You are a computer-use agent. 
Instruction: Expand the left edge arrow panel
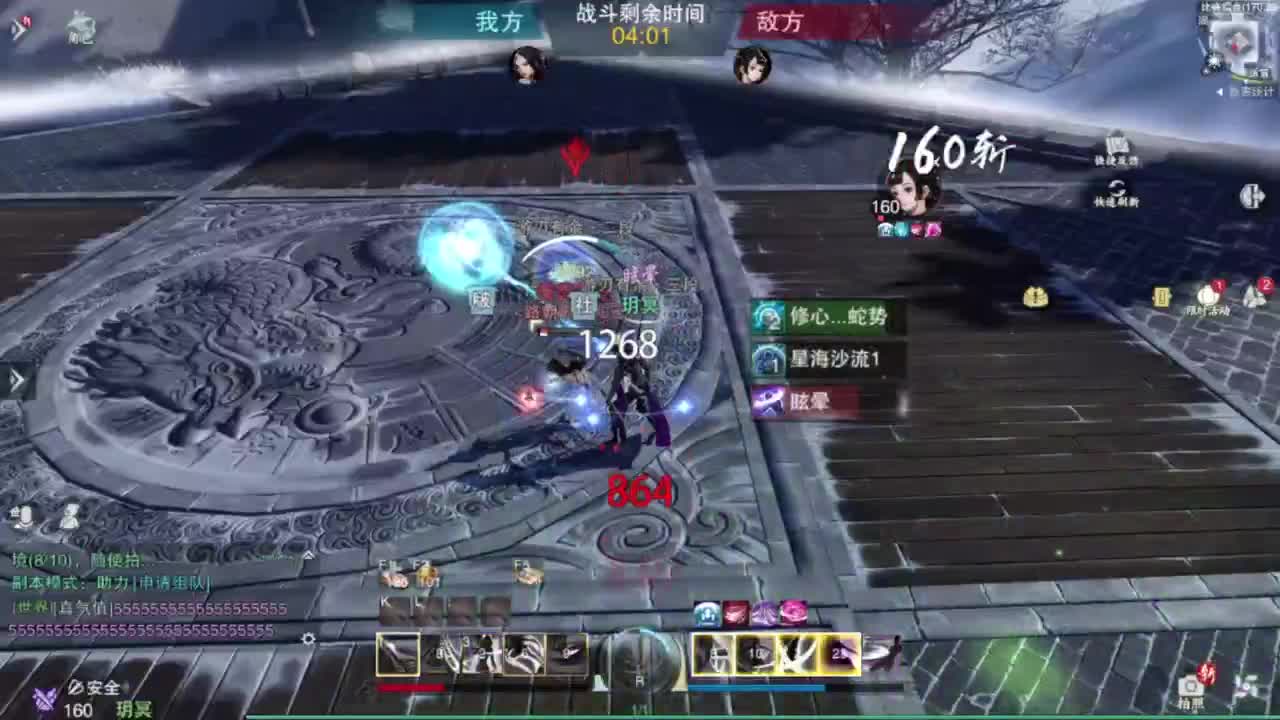(16, 378)
